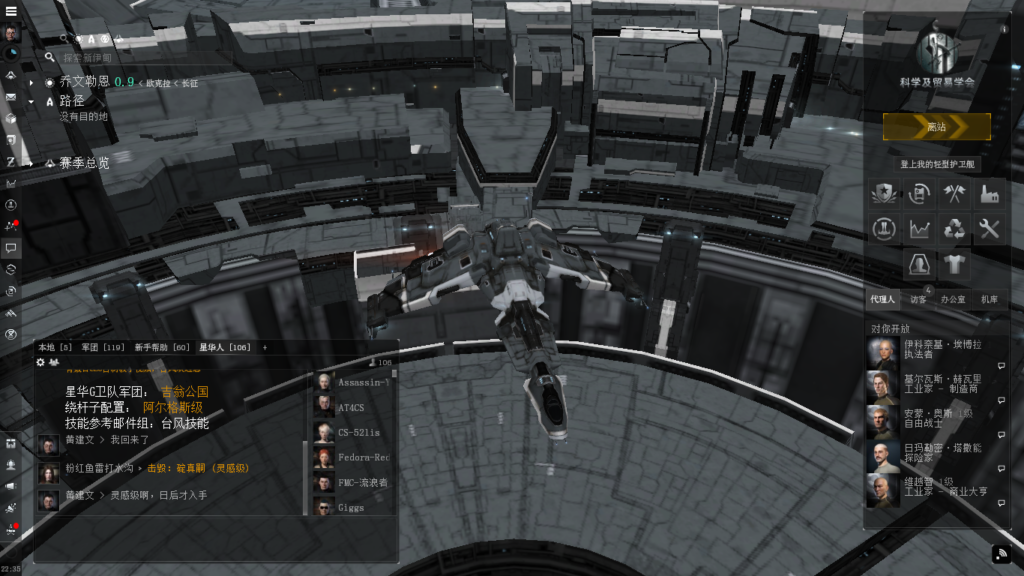The height and width of the screenshot is (576, 1024).
Task: Open the station repair wrench service
Action: (989, 229)
